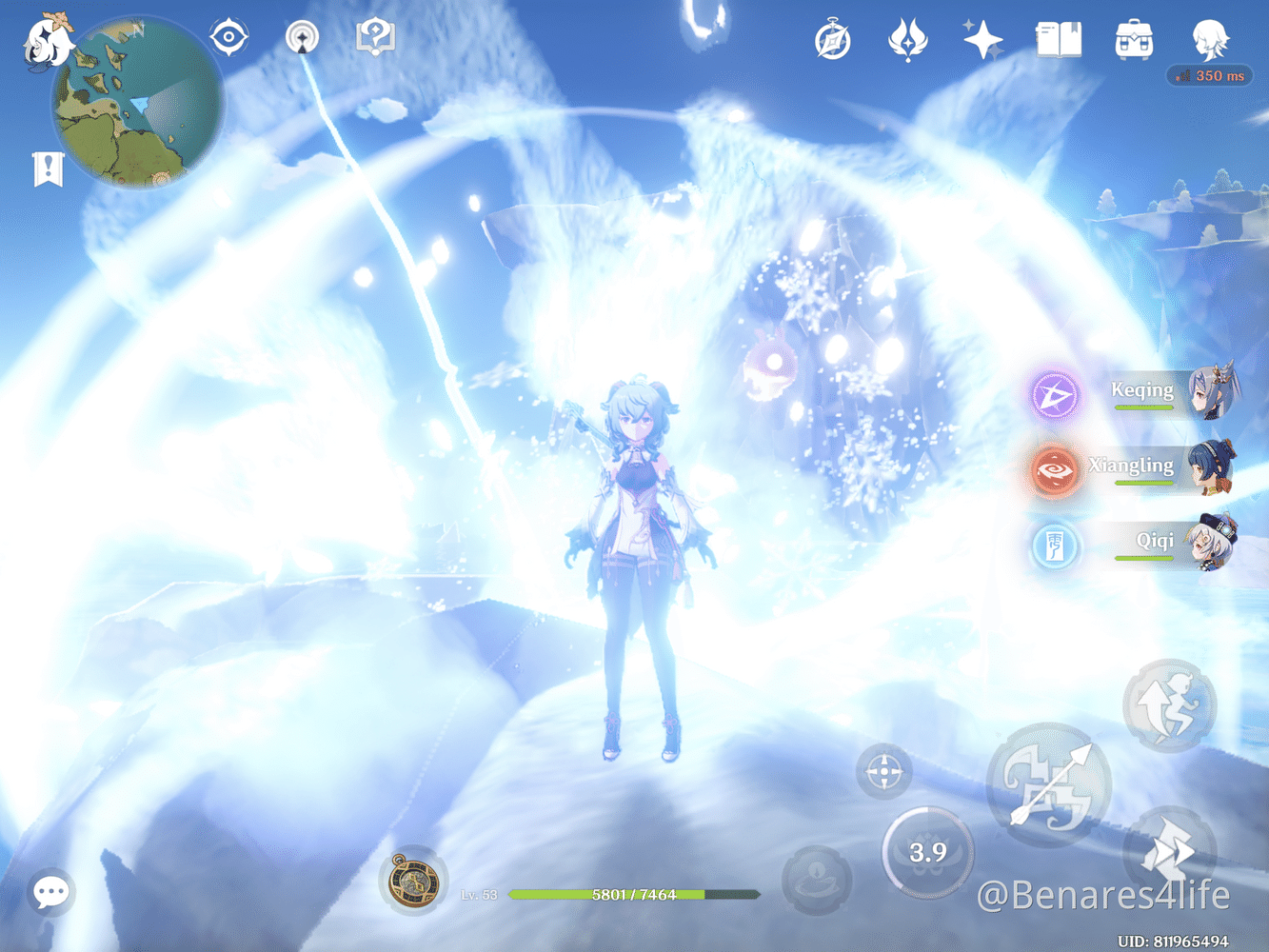Check the 350 ms ping indicator

tap(1209, 76)
